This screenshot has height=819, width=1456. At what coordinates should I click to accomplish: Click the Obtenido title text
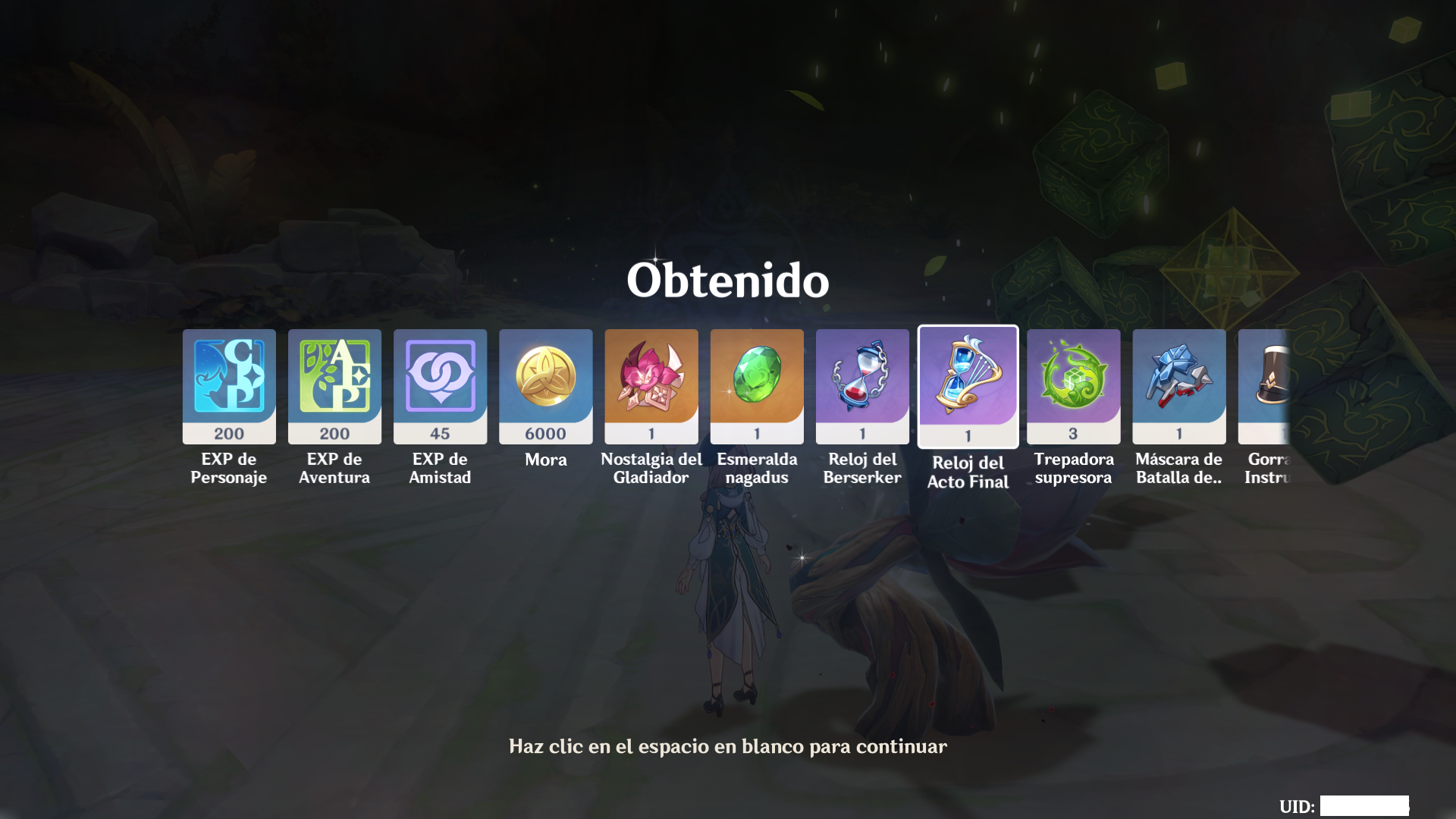[x=727, y=281]
